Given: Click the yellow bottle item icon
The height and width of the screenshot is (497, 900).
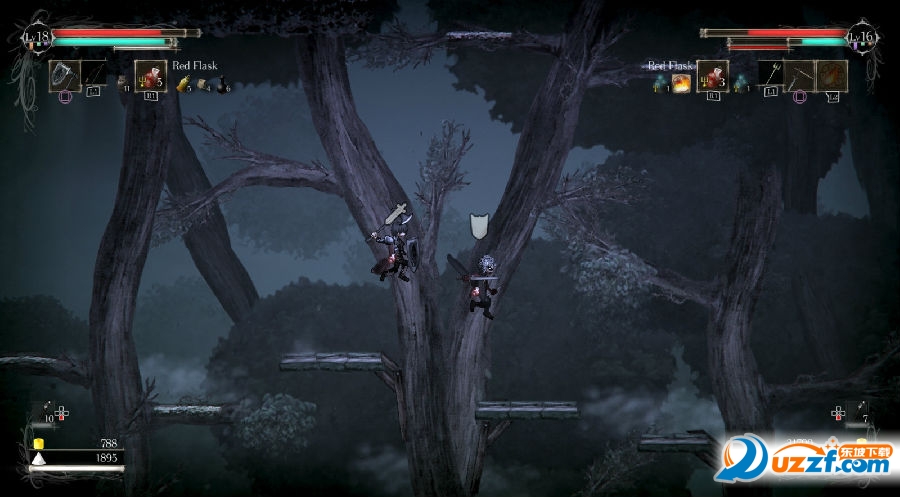Looking at the screenshot, I should [x=183, y=86].
